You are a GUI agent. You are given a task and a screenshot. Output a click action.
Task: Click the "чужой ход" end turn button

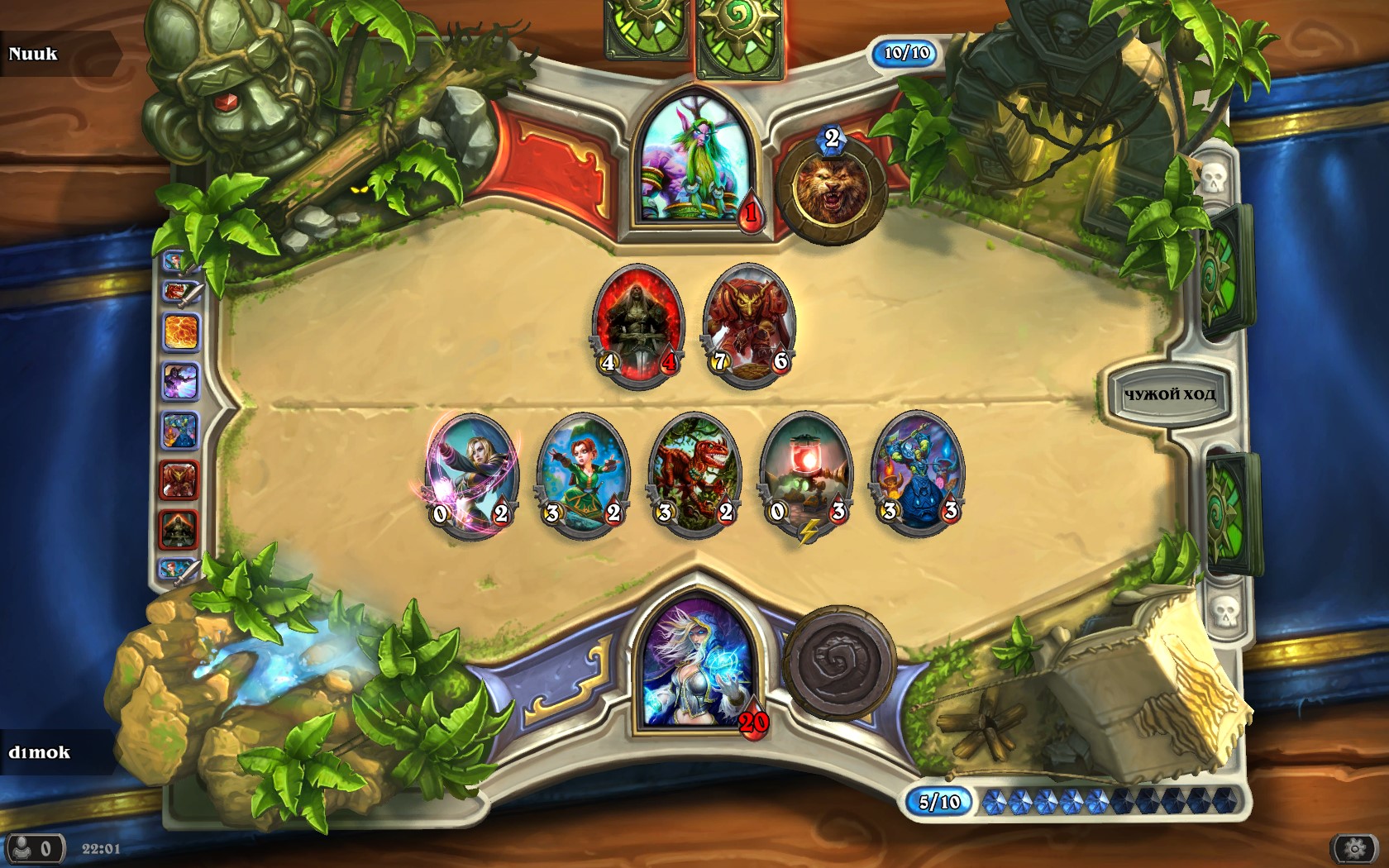pyautogui.click(x=1169, y=395)
